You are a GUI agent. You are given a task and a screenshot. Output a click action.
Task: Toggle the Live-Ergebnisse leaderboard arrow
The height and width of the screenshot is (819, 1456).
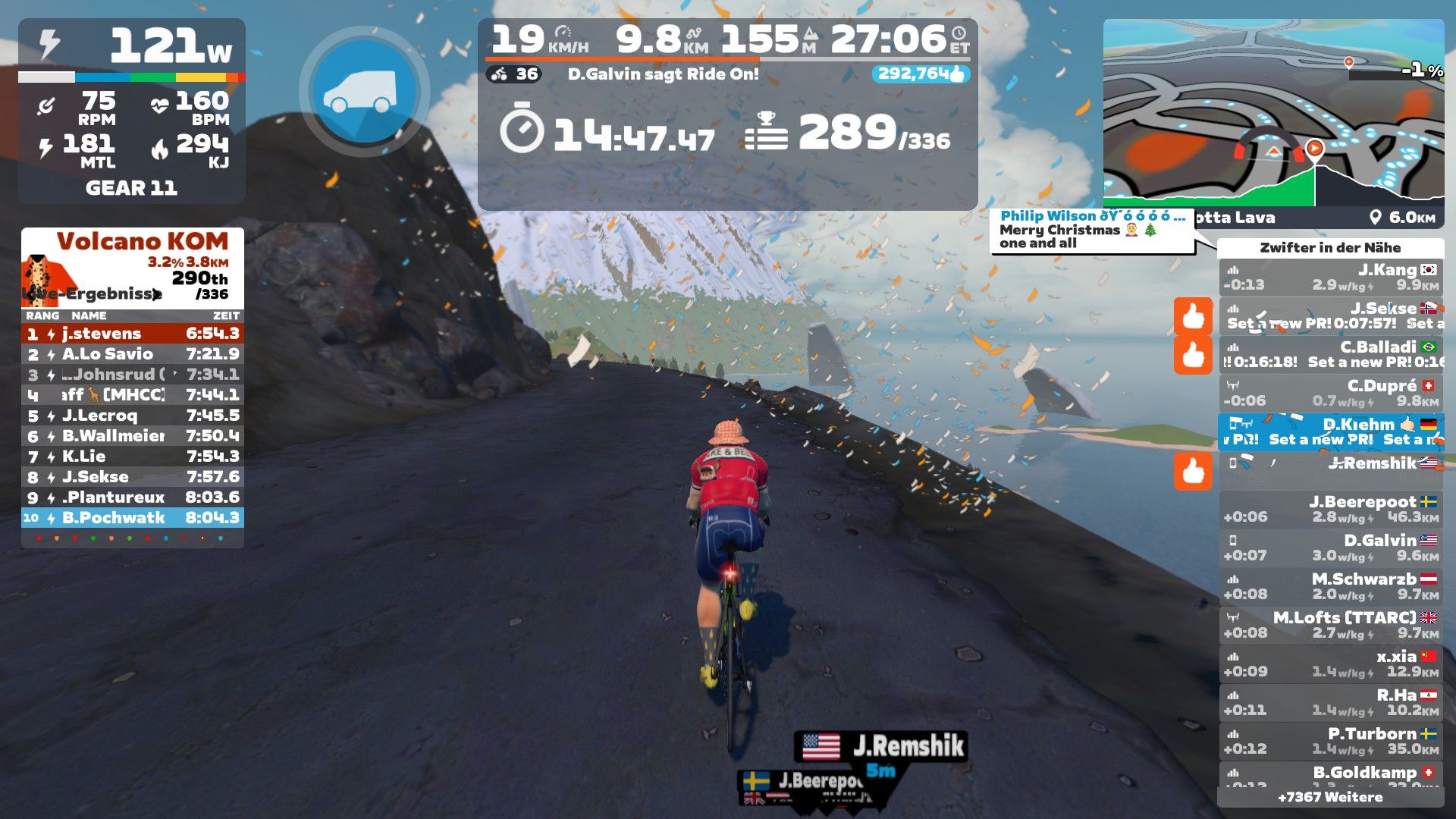(x=156, y=294)
